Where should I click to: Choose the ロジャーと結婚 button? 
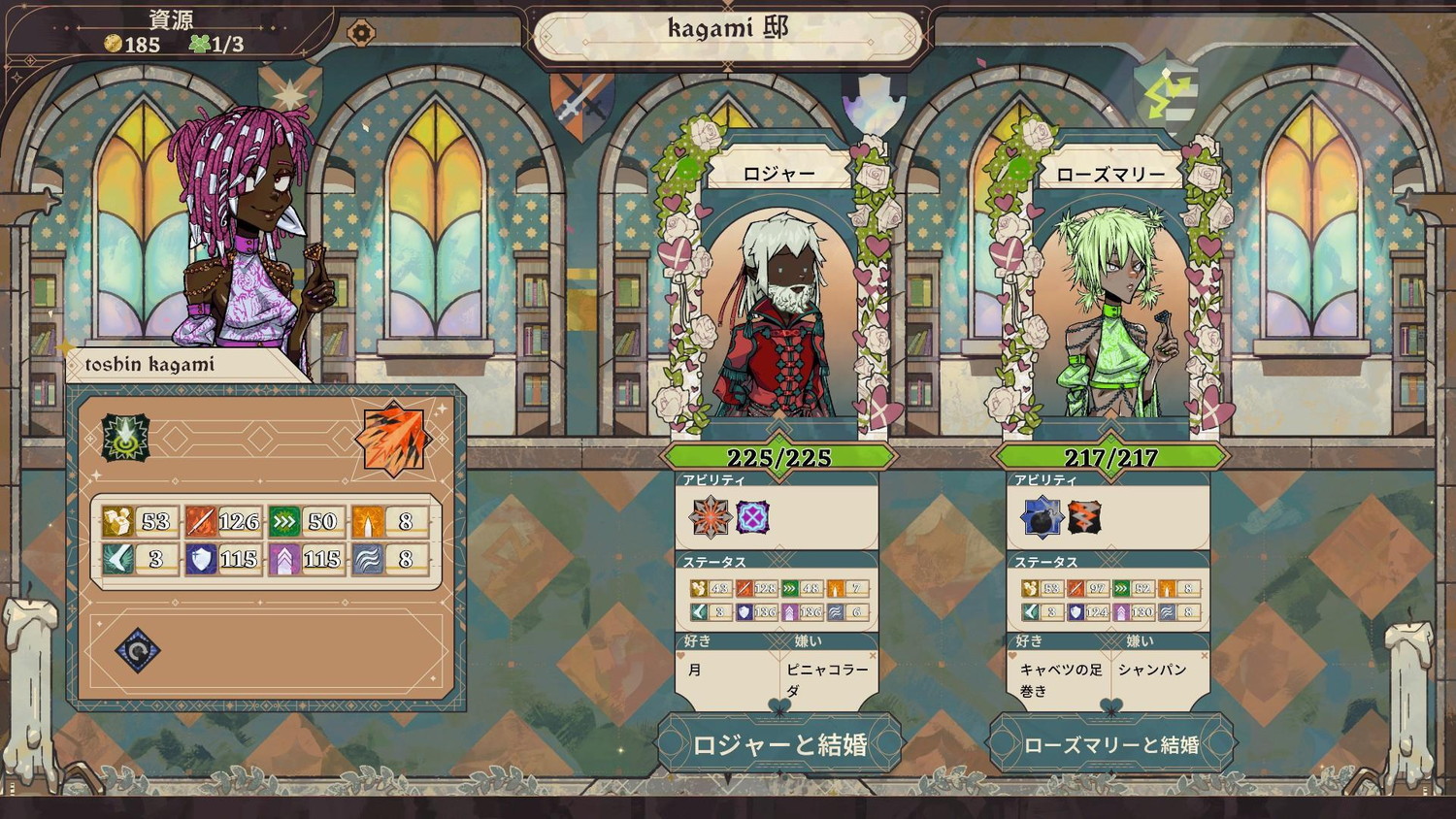tap(779, 744)
